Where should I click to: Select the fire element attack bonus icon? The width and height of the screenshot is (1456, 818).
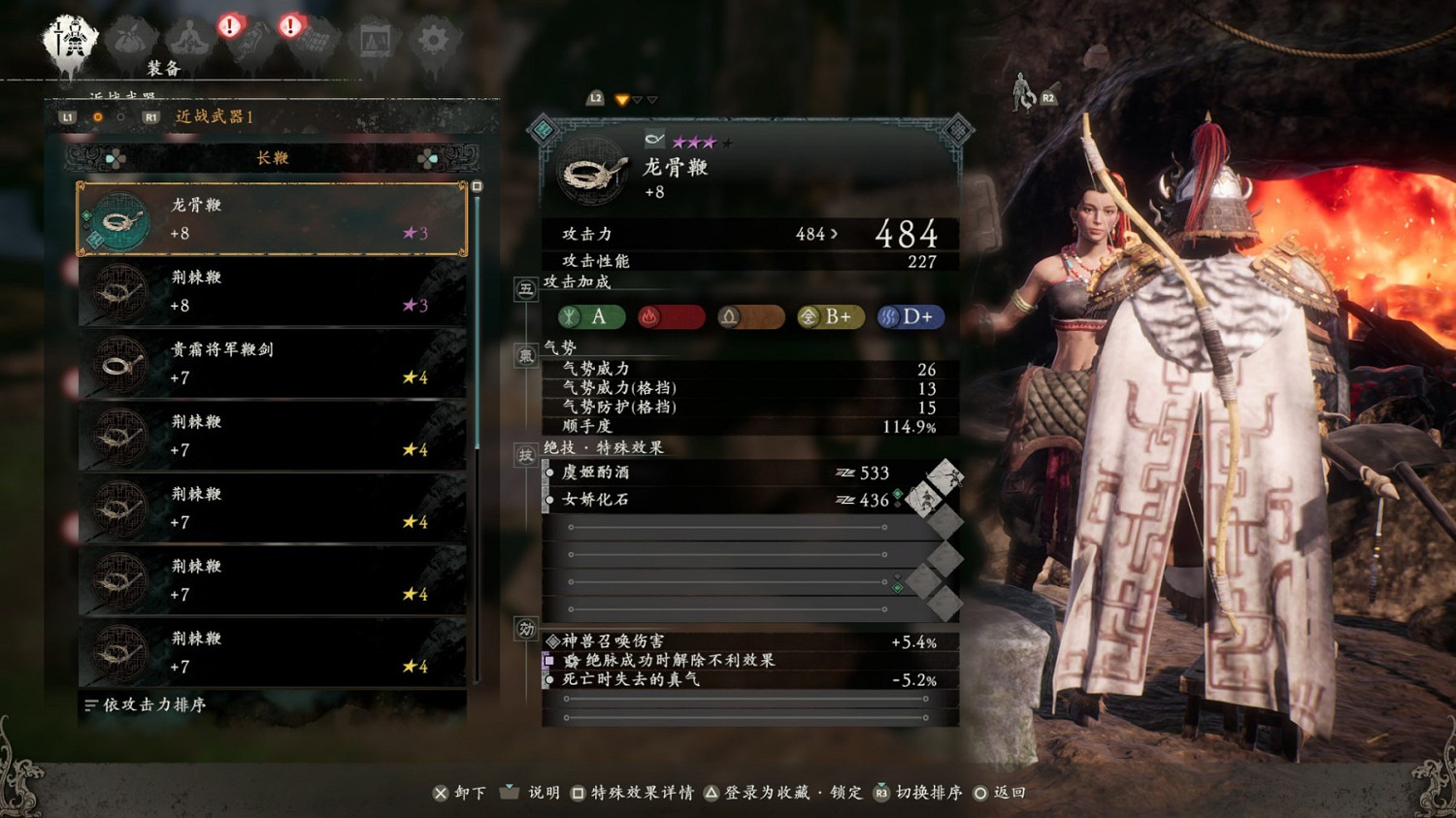pyautogui.click(x=671, y=316)
